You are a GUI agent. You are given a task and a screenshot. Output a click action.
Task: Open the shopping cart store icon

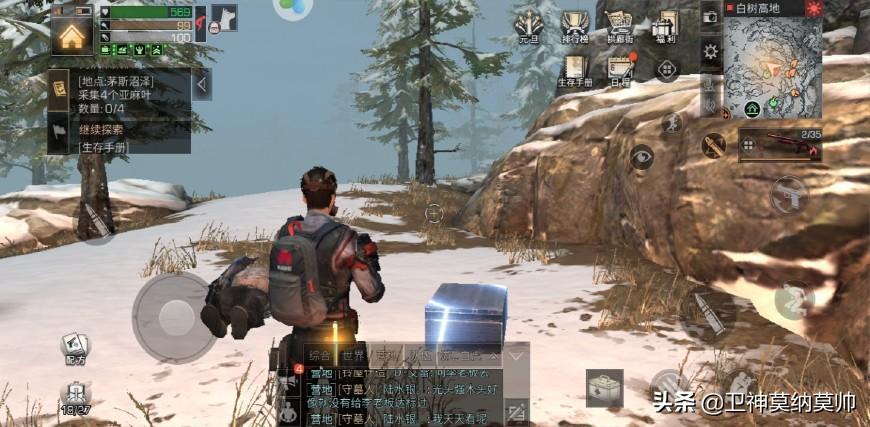coord(620,28)
